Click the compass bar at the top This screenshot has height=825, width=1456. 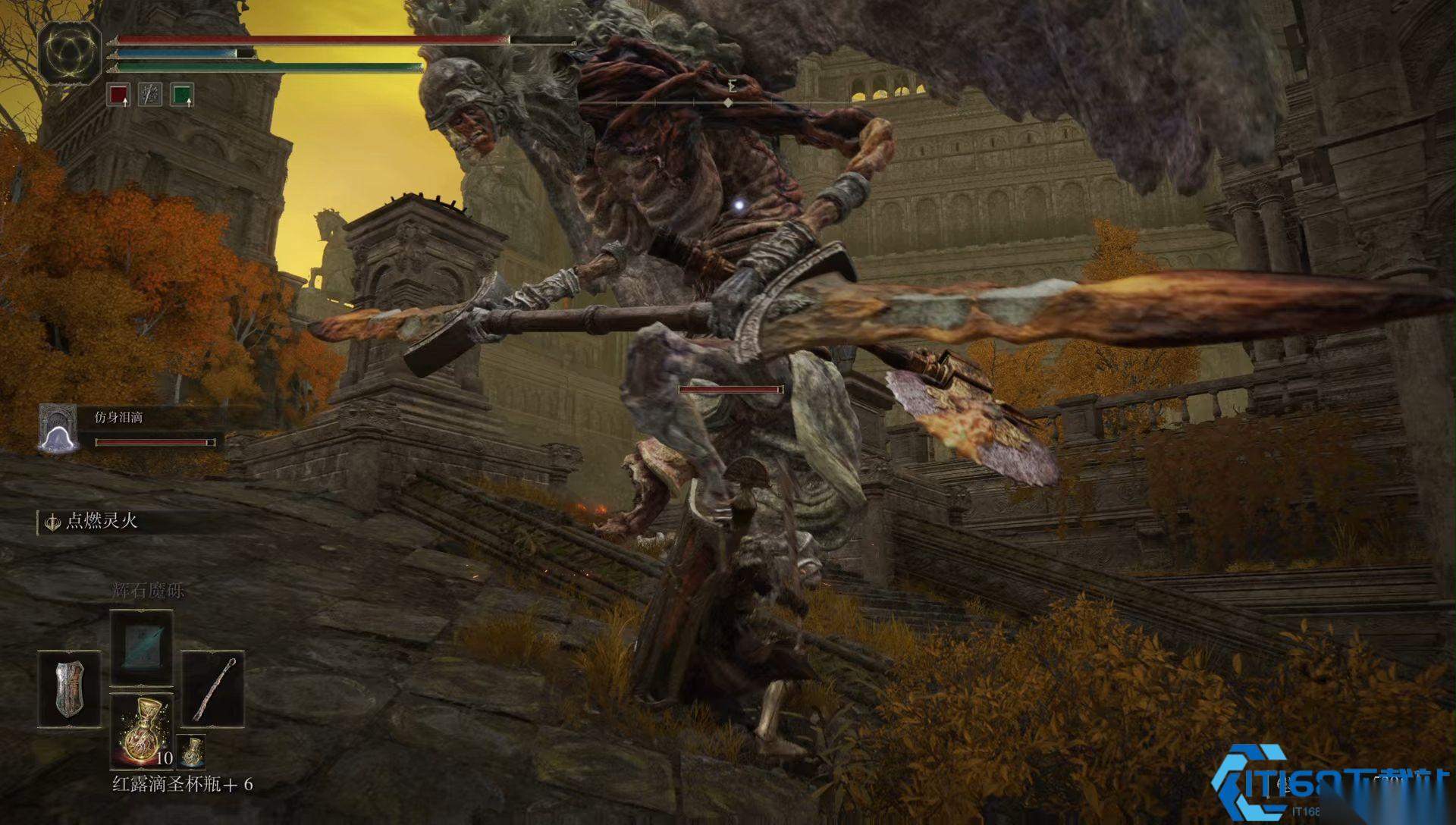[x=728, y=102]
